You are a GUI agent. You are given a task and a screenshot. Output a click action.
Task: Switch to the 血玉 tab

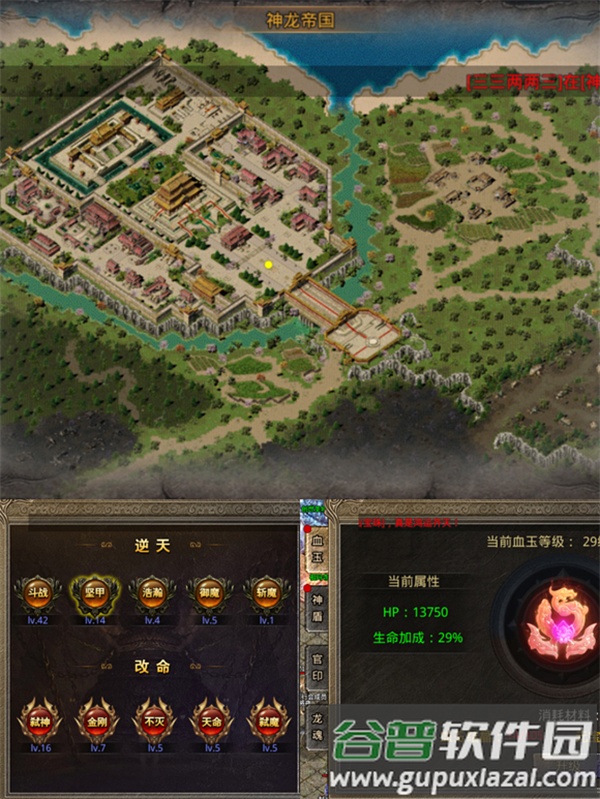coord(317,547)
